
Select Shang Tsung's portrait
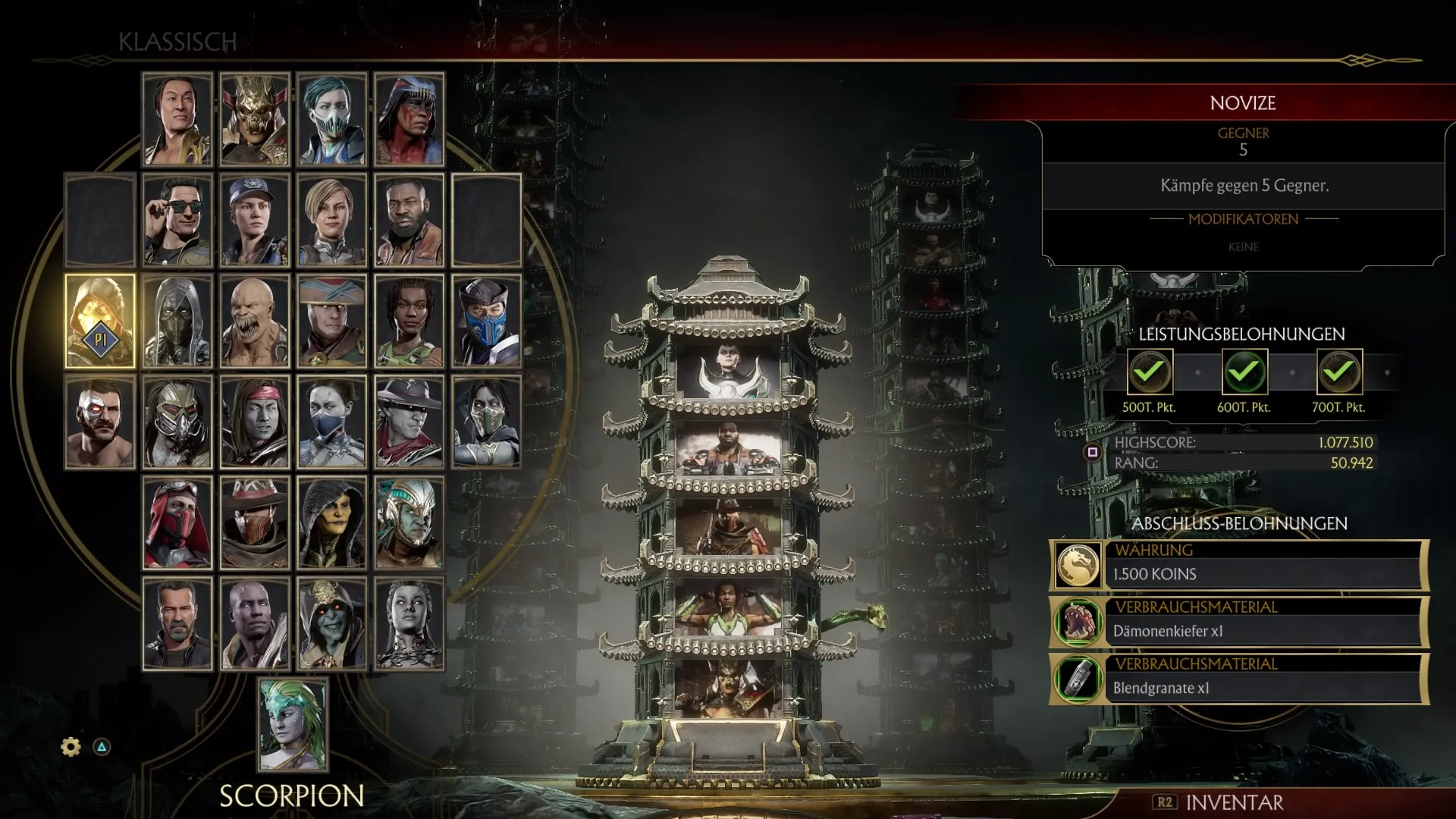(177, 119)
